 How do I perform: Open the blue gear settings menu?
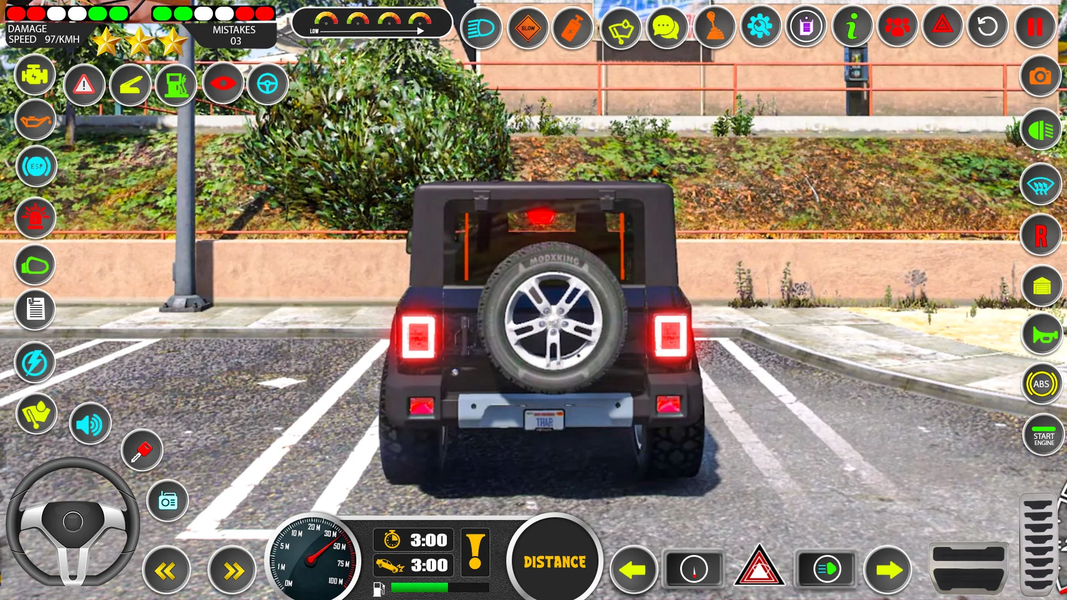pos(761,26)
